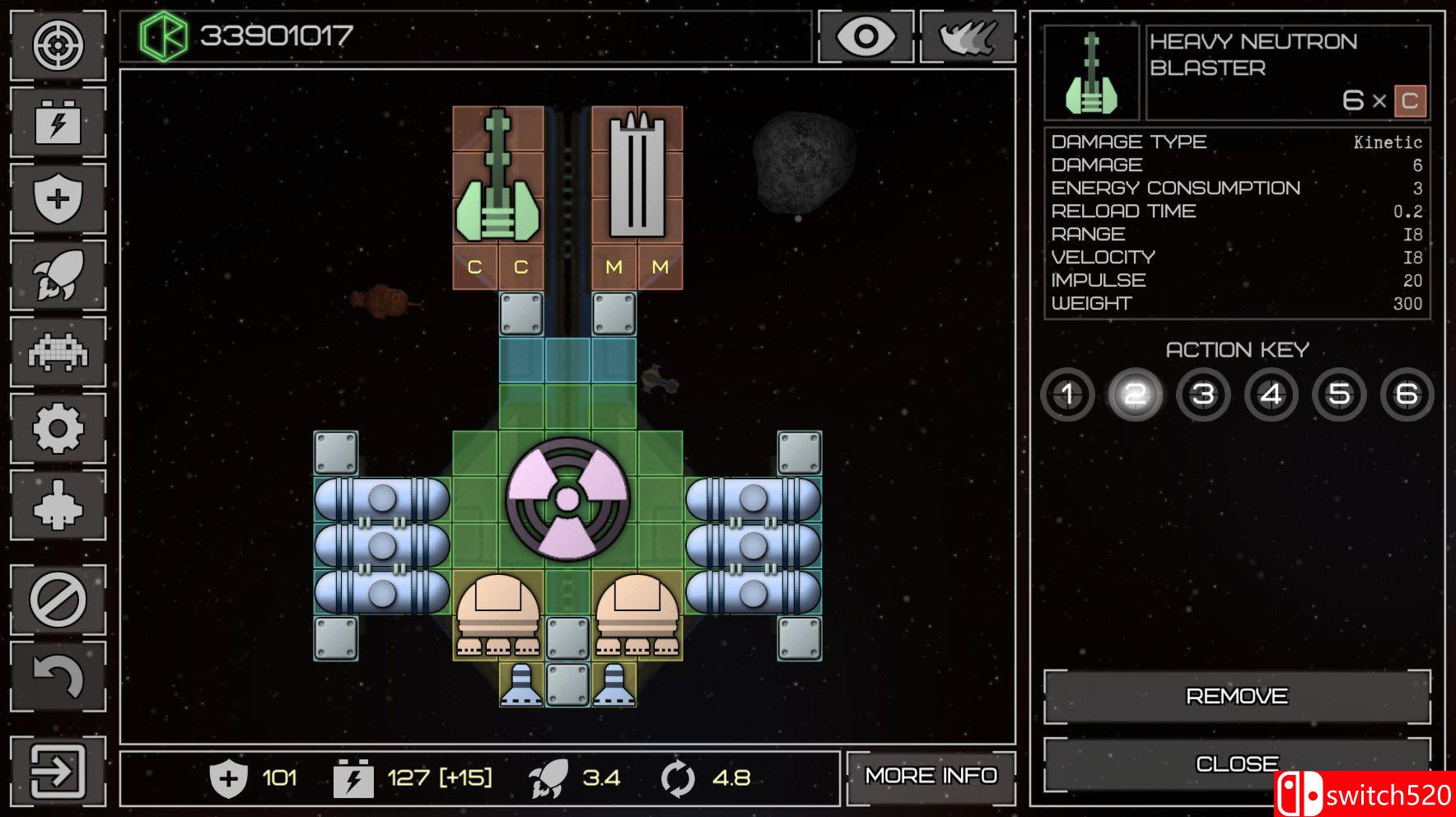Open the space invader drone category

pos(58,352)
